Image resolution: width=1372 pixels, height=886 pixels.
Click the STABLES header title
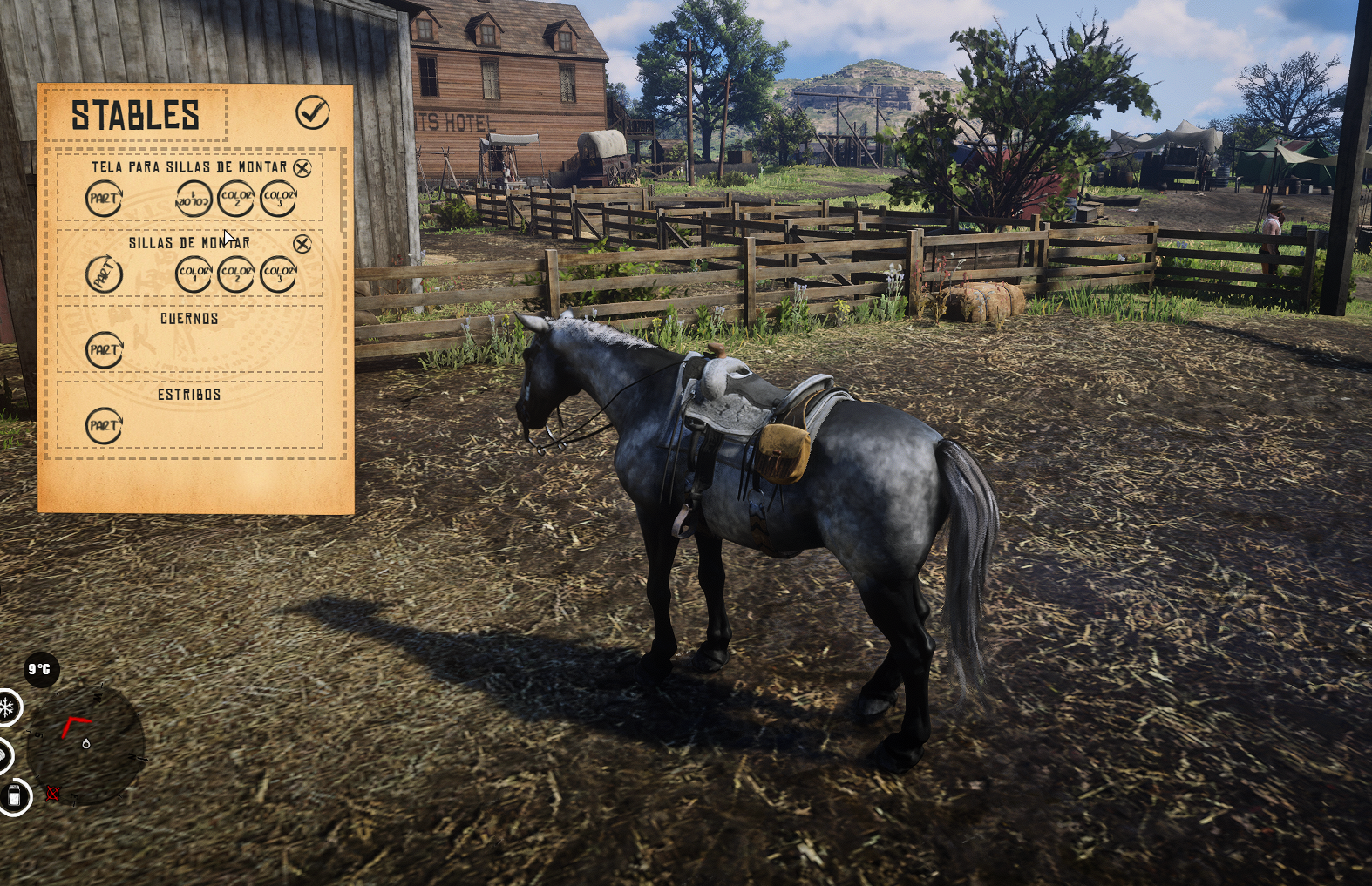(x=136, y=114)
